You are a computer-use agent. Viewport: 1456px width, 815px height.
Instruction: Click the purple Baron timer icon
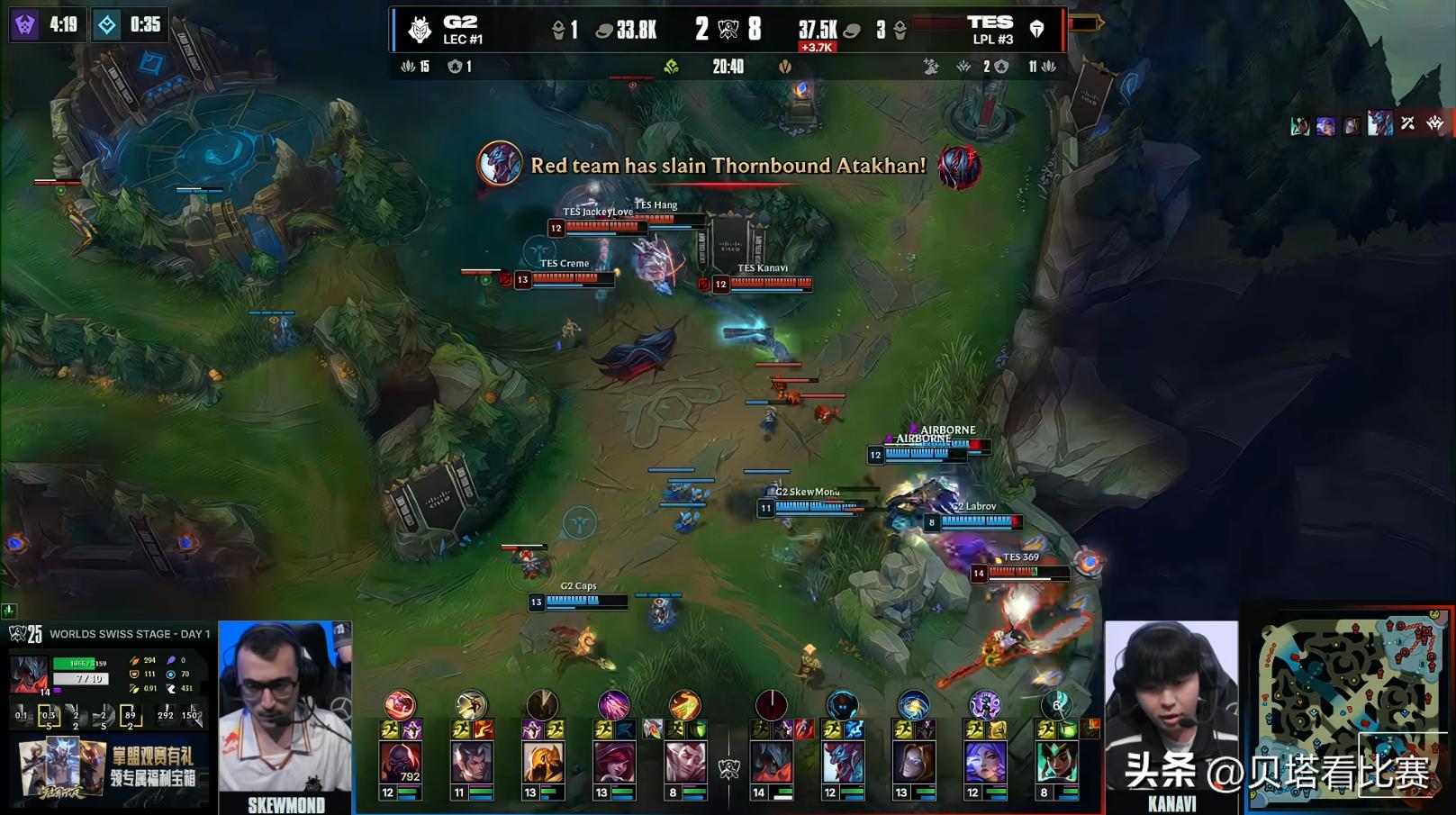[x=25, y=24]
